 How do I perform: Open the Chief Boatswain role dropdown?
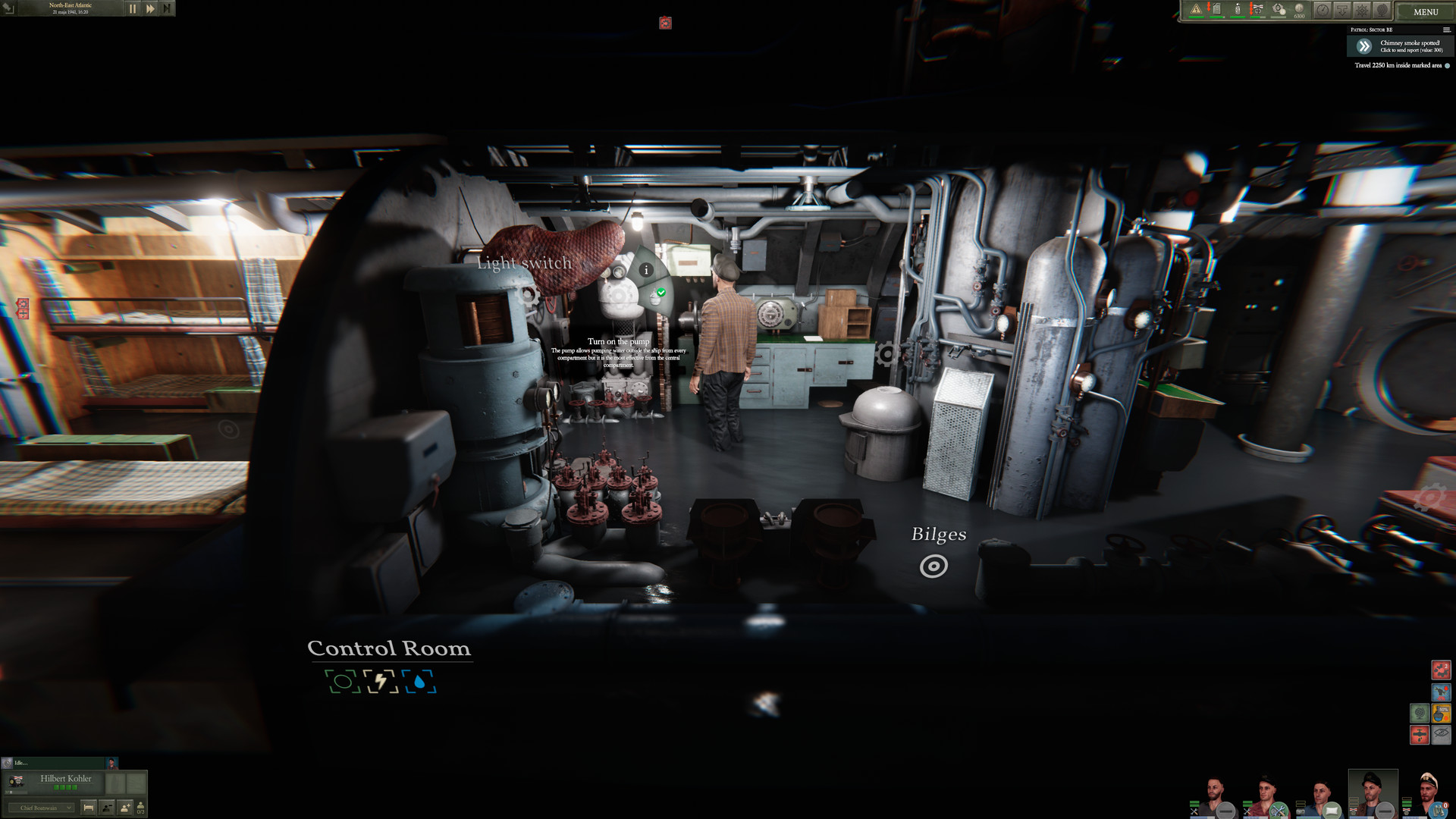tap(42, 808)
